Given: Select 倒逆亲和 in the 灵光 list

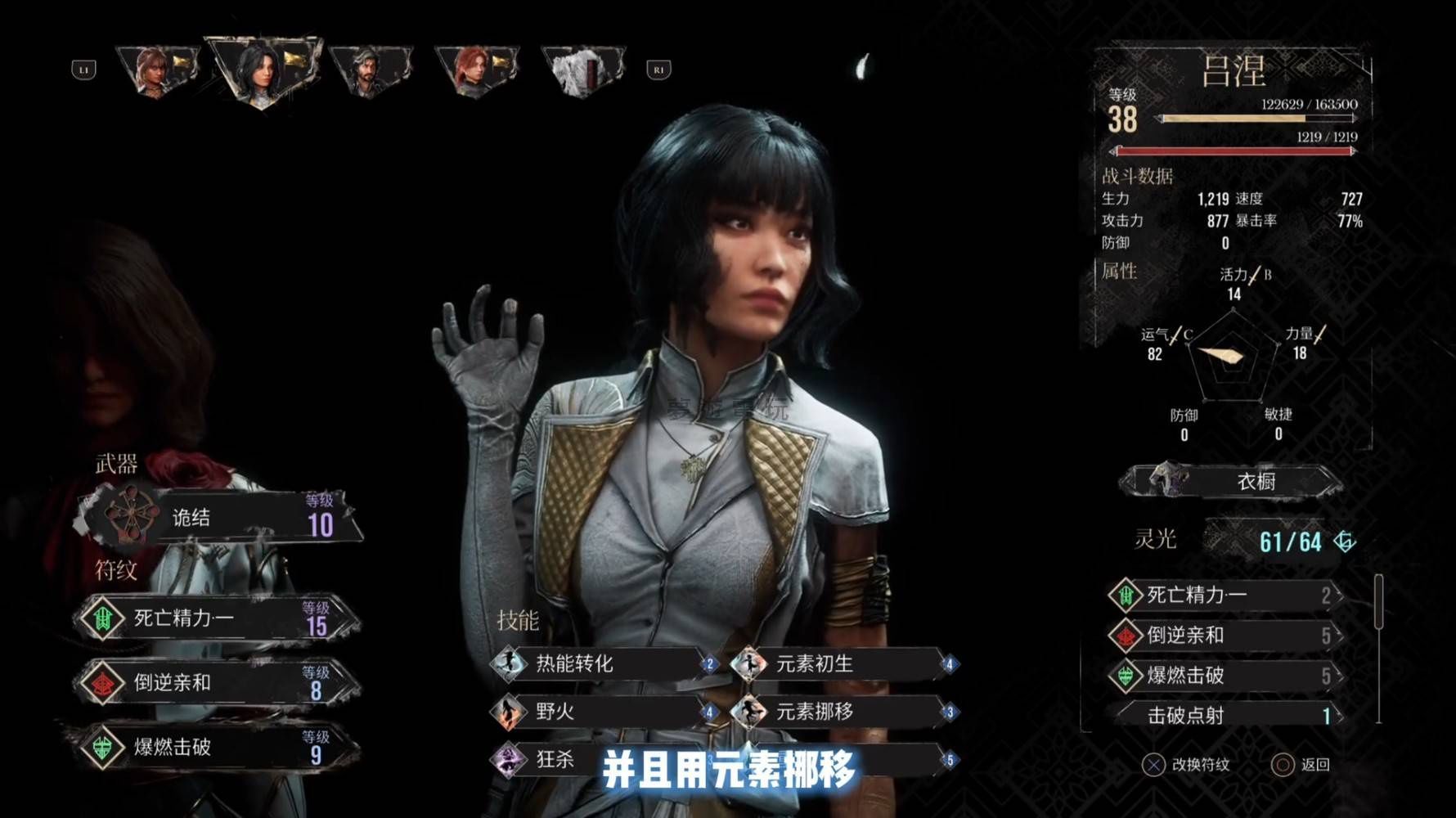Looking at the screenshot, I should point(1225,636).
